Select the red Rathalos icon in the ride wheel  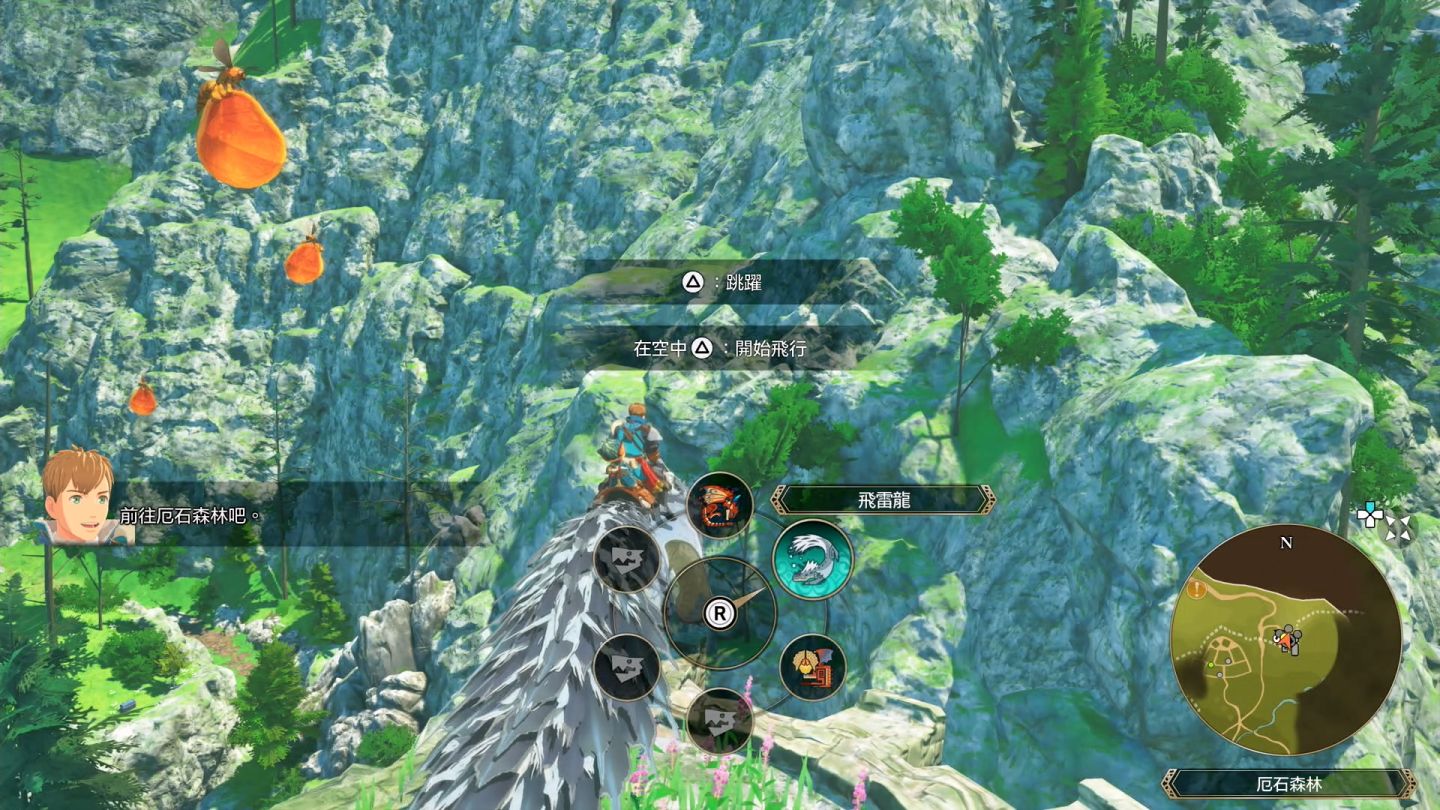coord(720,505)
